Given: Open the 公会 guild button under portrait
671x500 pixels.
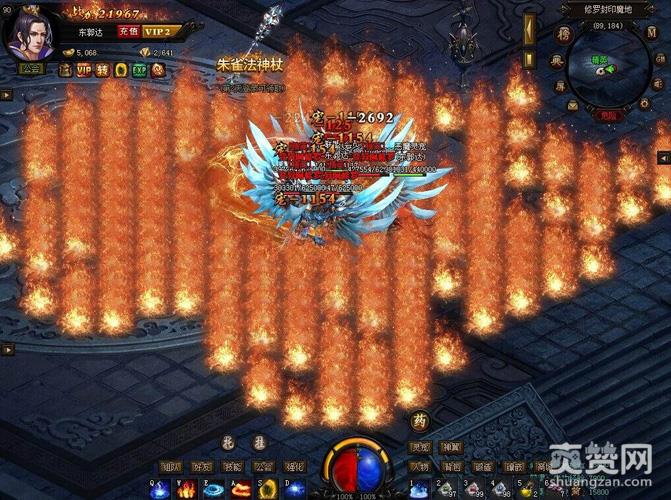Looking at the screenshot, I should [30, 70].
